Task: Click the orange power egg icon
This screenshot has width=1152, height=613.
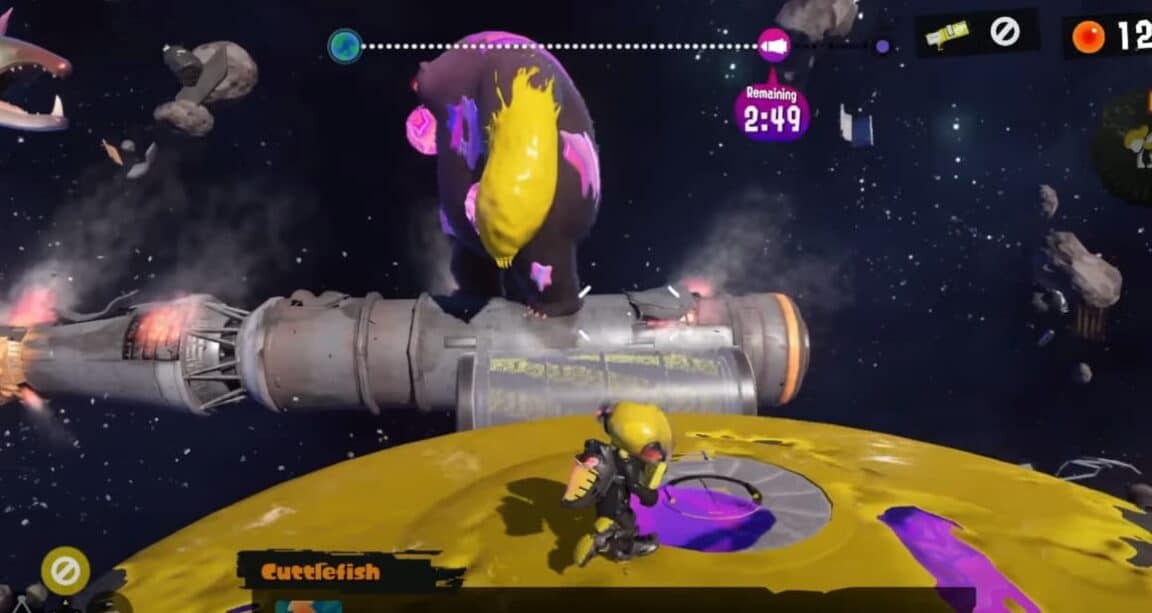Action: pos(1088,37)
